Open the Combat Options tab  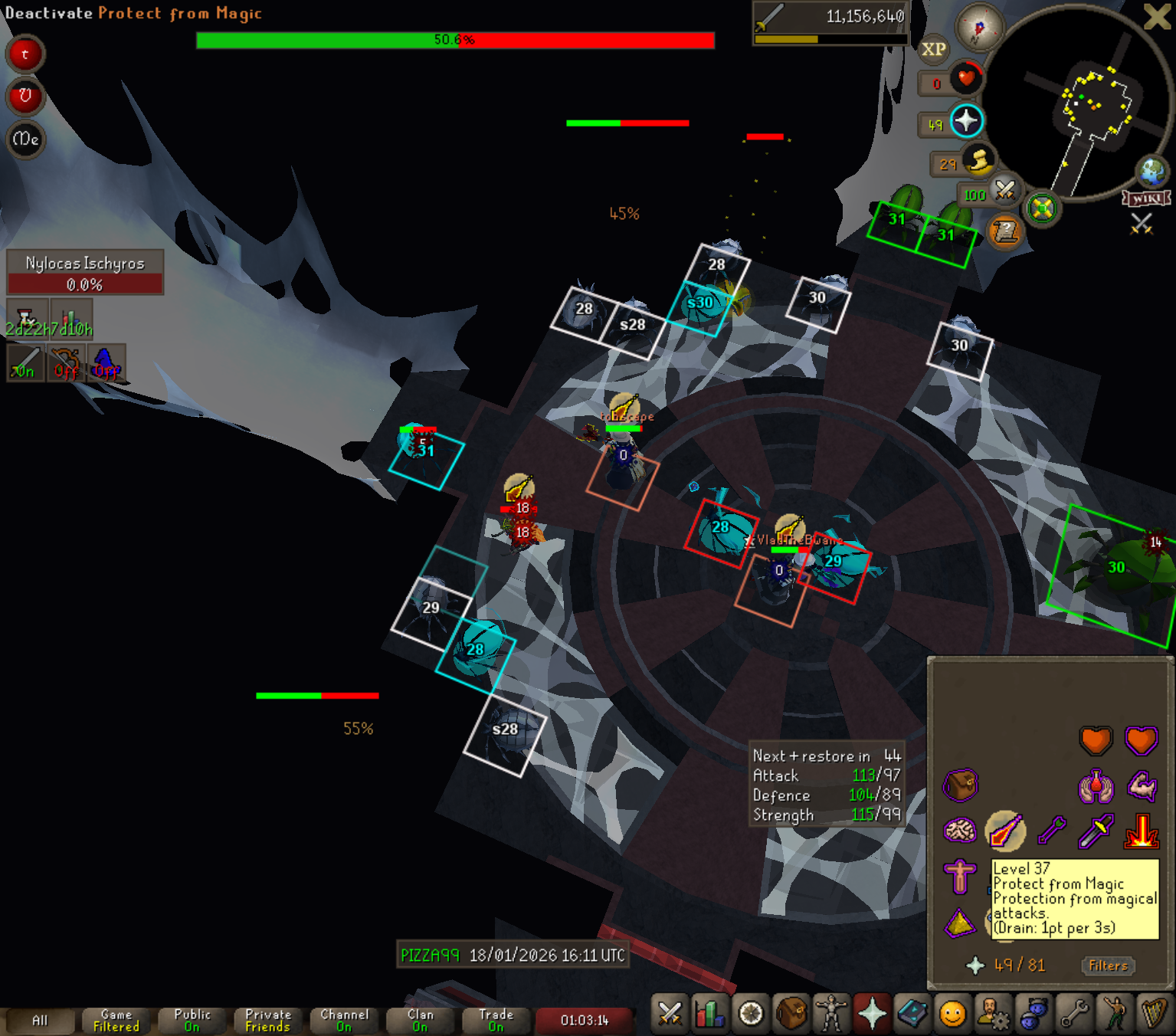[x=670, y=1014]
